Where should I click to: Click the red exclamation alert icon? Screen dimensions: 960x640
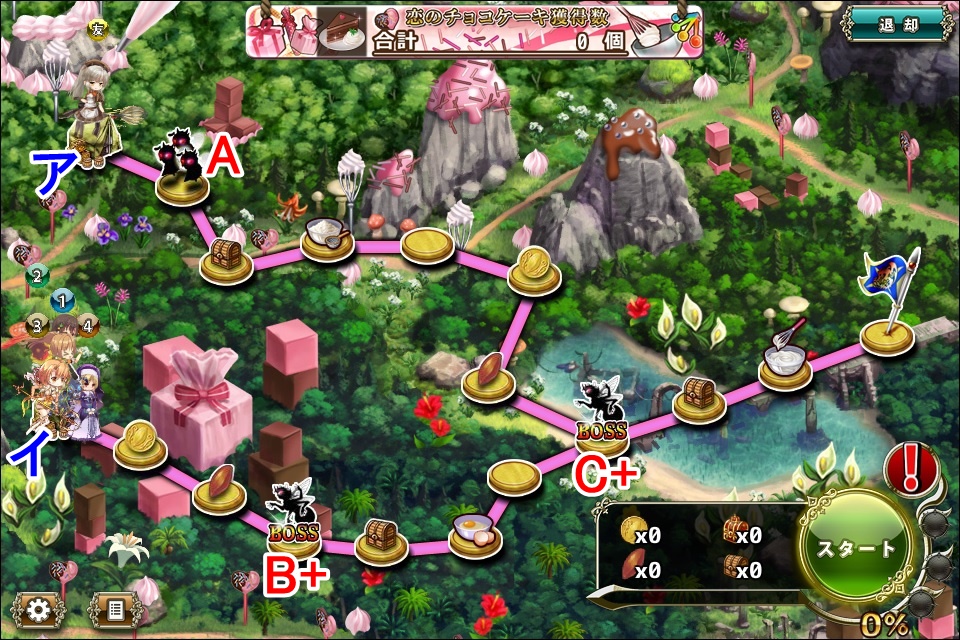[x=912, y=467]
